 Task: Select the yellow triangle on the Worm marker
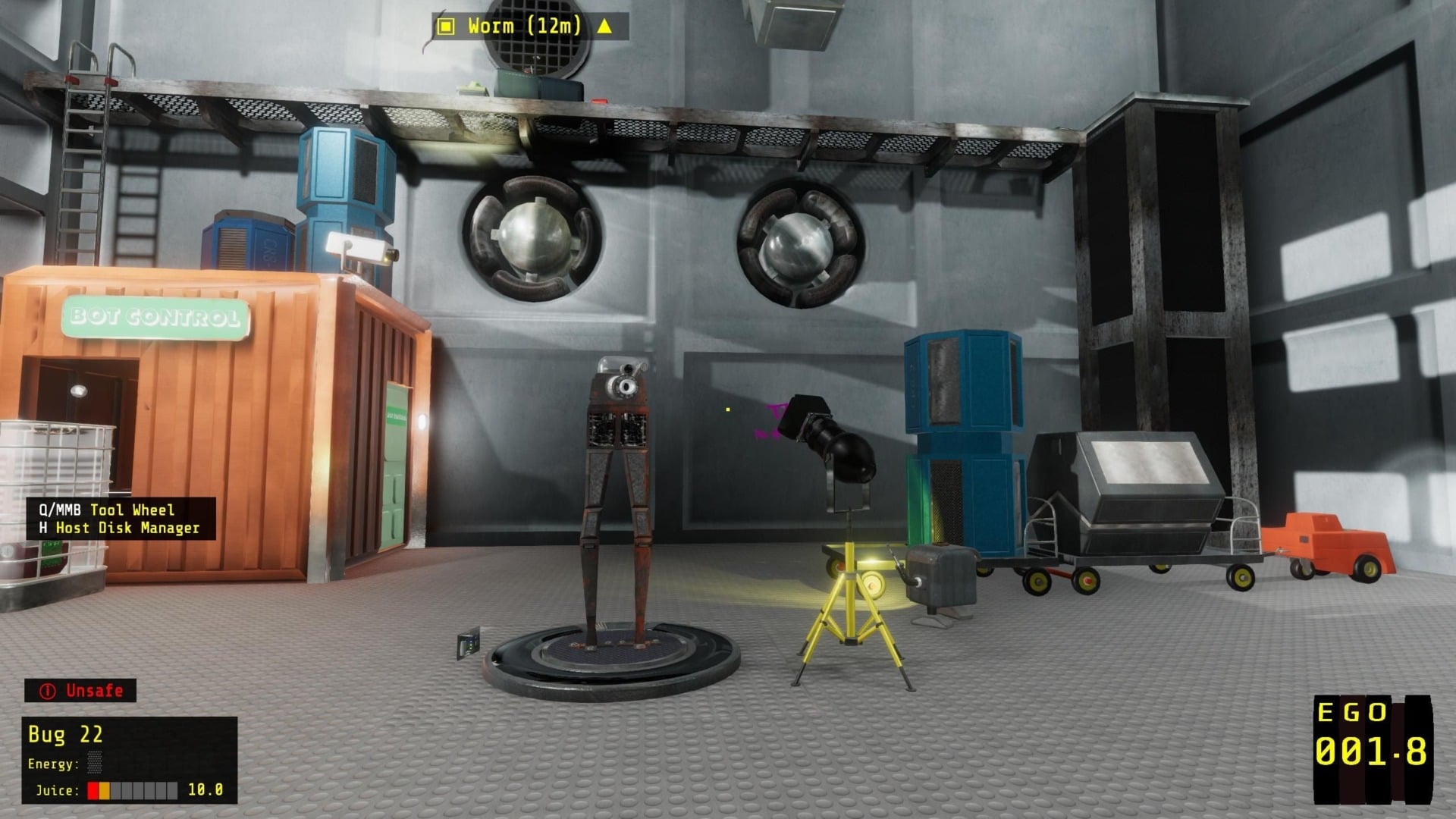[604, 25]
